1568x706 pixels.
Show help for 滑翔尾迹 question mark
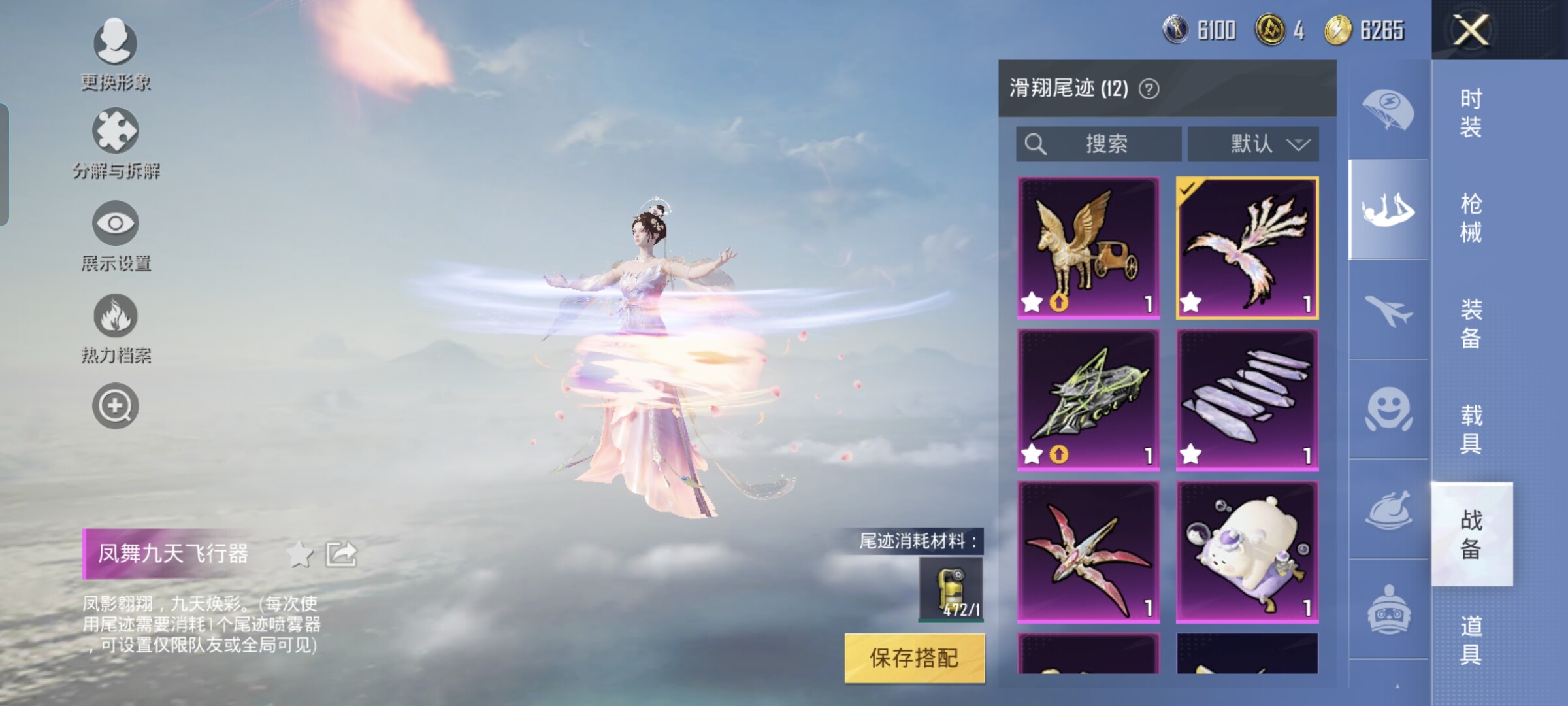1149,89
